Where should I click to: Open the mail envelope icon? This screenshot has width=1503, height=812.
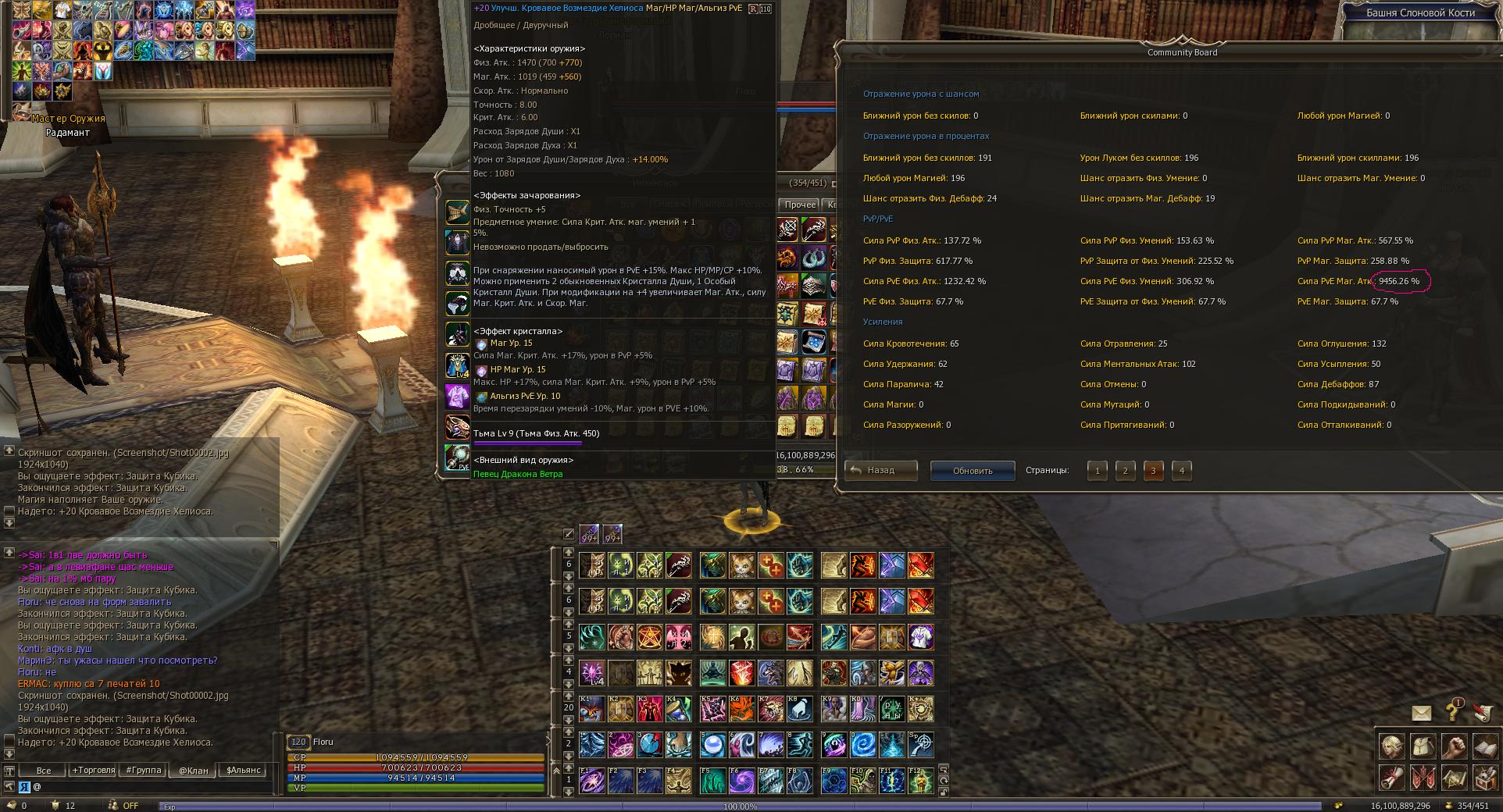coord(1421,713)
